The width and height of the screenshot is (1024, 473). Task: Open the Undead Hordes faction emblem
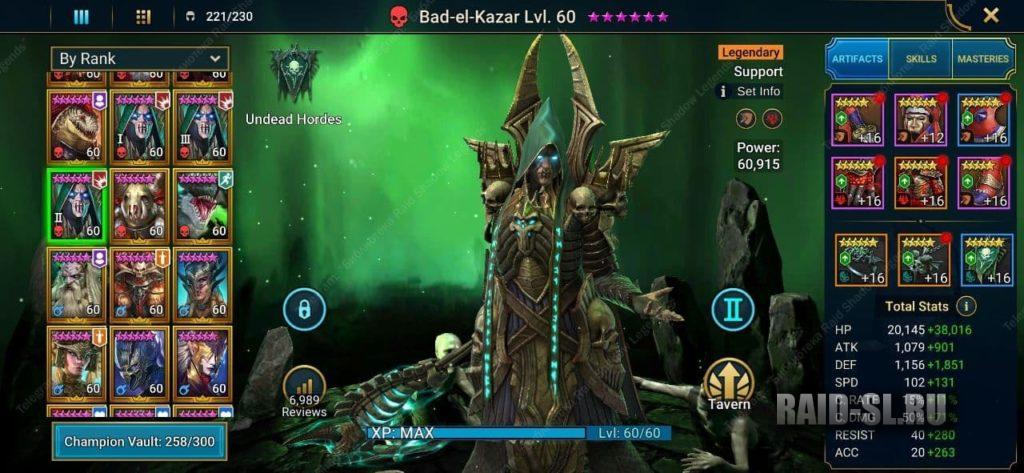point(294,77)
